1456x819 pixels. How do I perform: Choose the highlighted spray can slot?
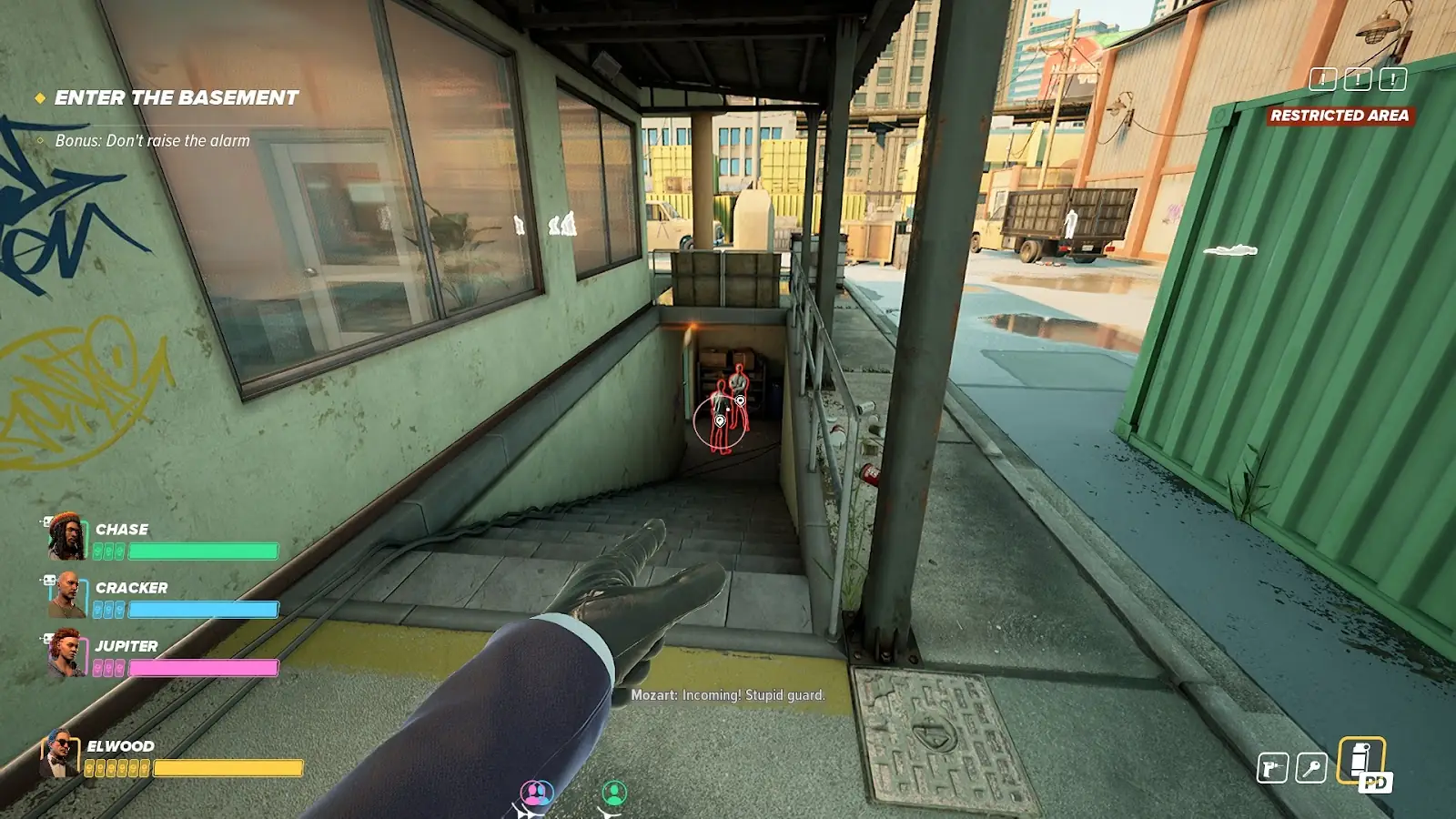click(1361, 761)
